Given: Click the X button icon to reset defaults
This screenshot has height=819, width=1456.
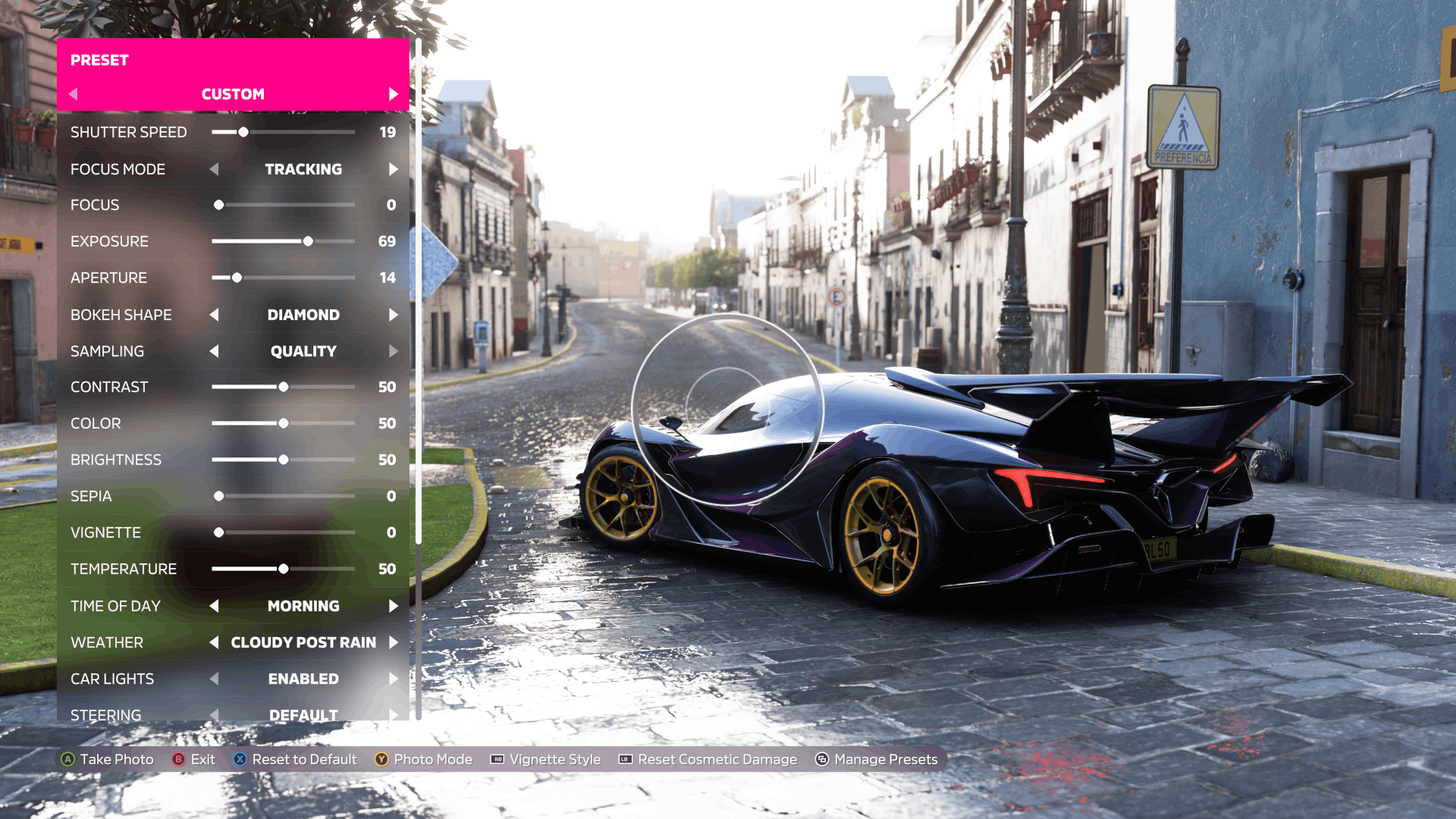Looking at the screenshot, I should (x=240, y=759).
